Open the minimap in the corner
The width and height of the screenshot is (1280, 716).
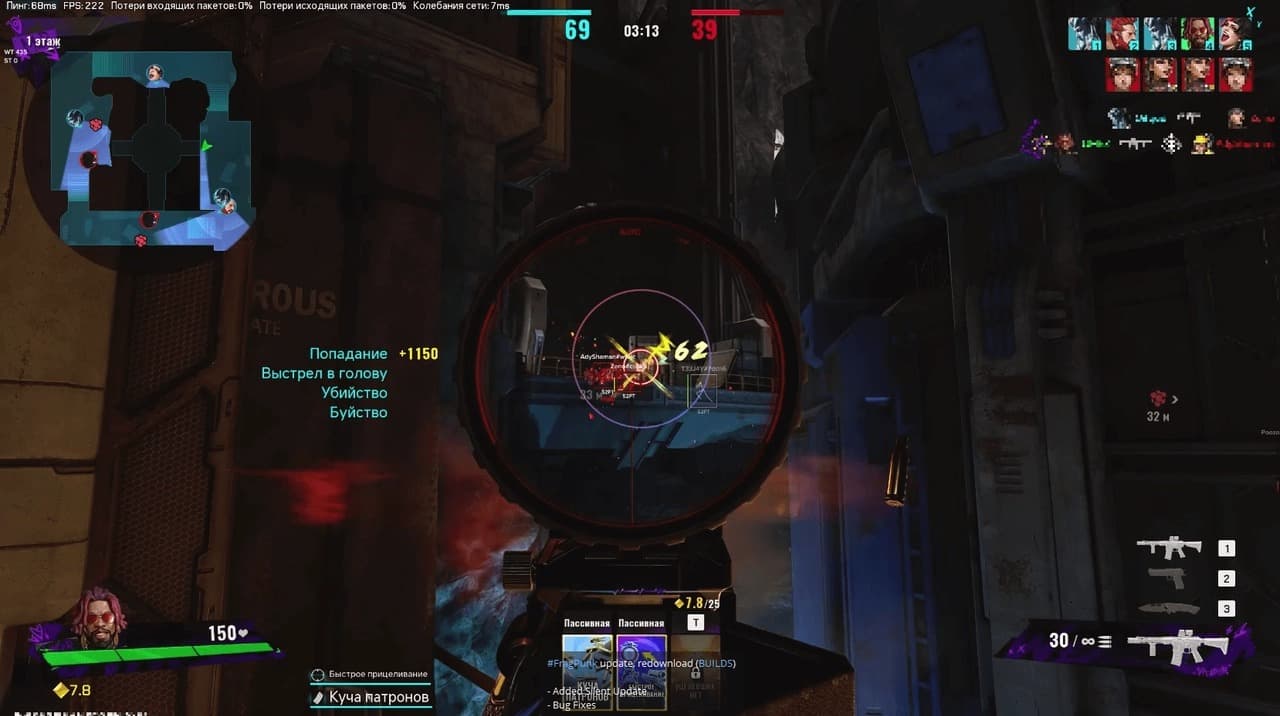coord(152,150)
